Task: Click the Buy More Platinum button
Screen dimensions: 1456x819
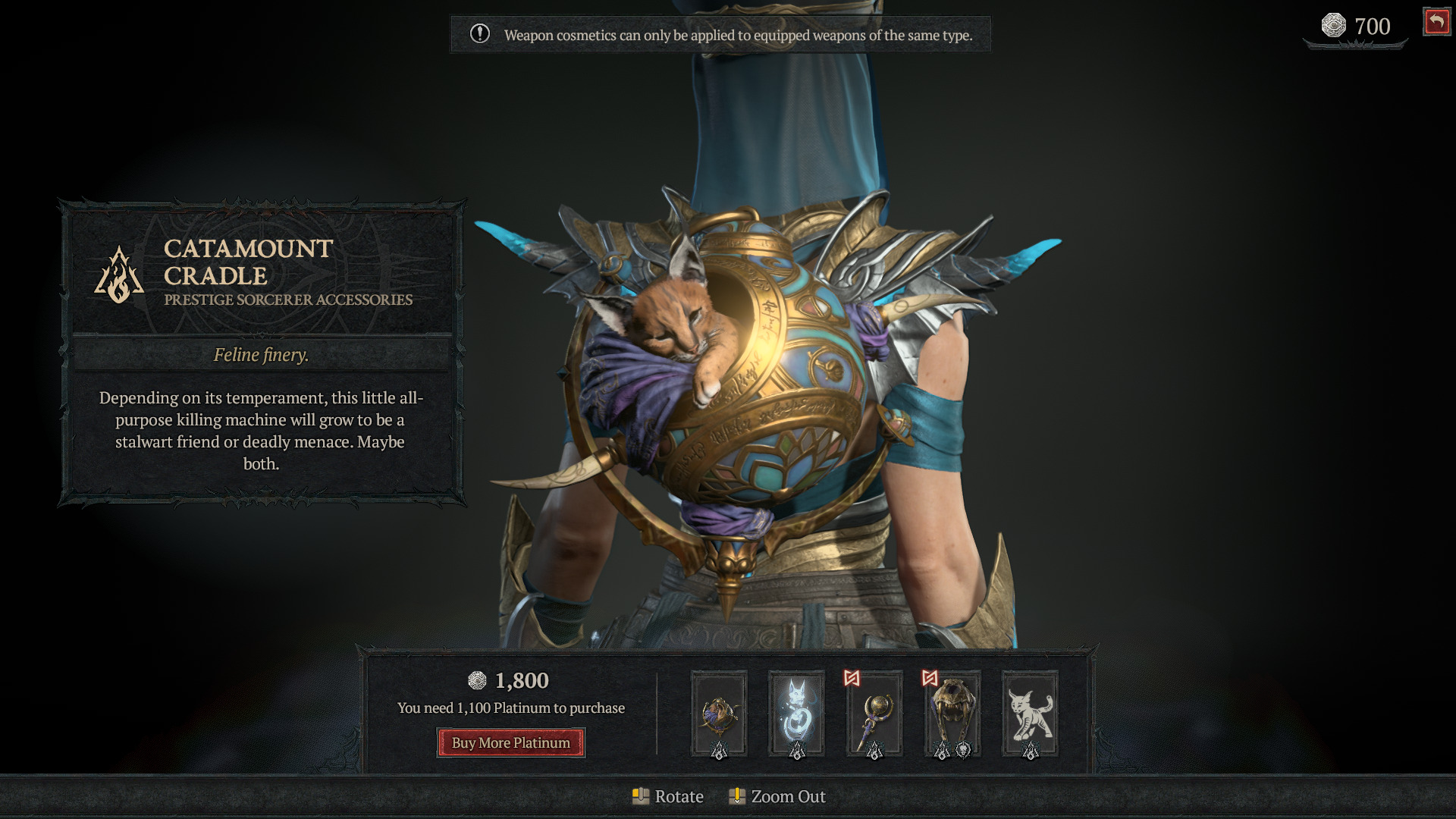Action: tap(510, 742)
